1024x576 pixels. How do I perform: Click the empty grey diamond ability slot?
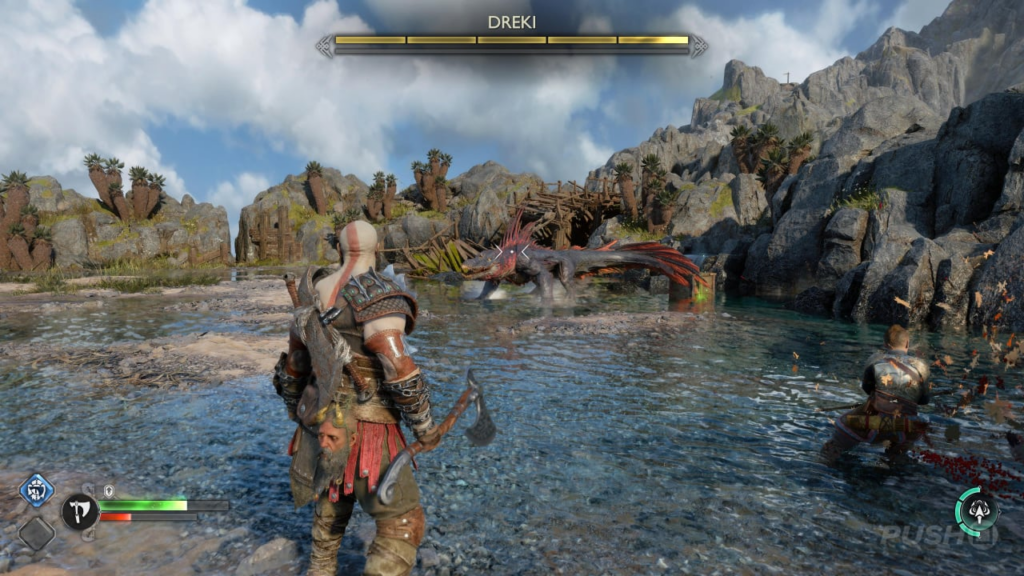[36, 532]
